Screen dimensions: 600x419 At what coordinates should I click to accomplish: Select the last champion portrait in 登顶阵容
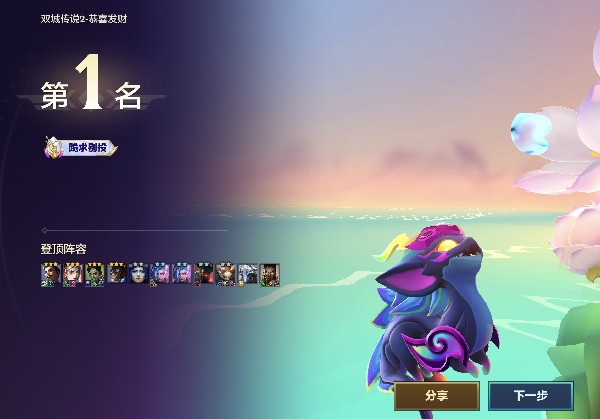pyautogui.click(x=270, y=273)
